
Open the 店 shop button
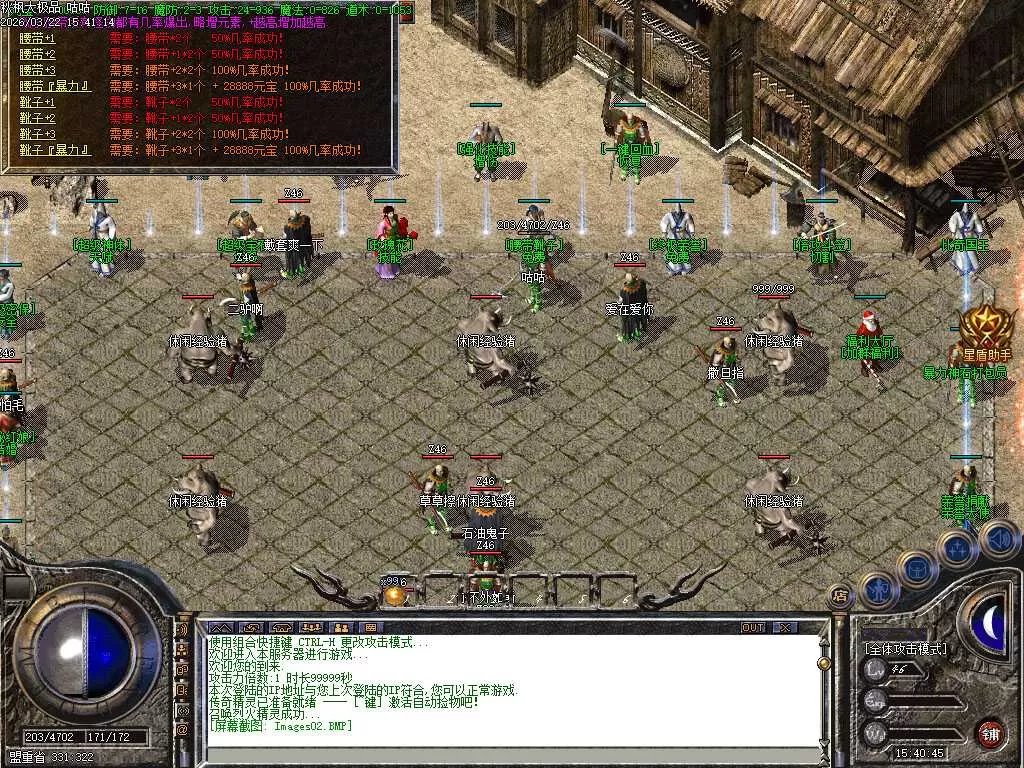point(840,597)
